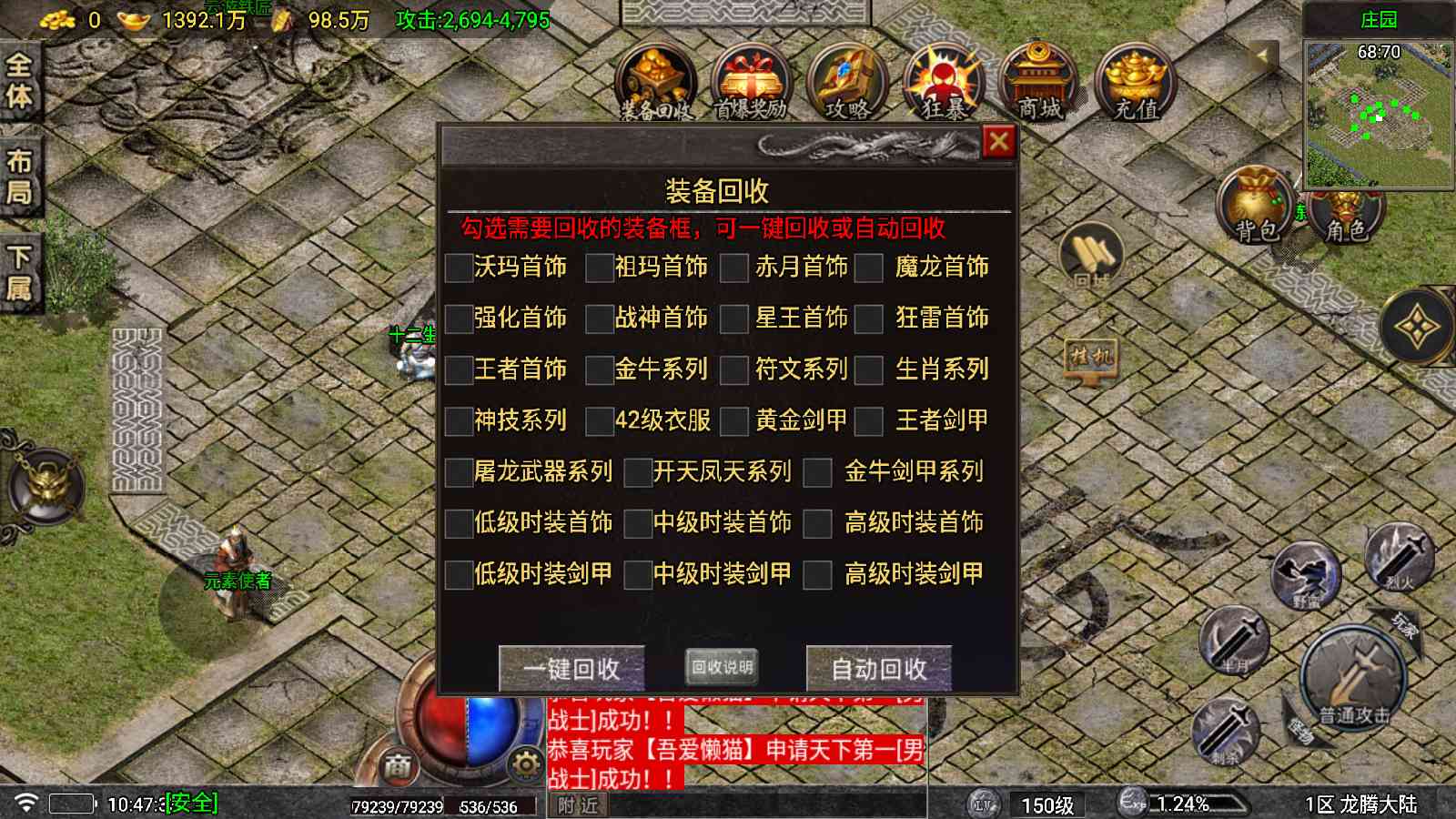
Task: Open the 攻略 strategy guide icon
Action: [846, 82]
